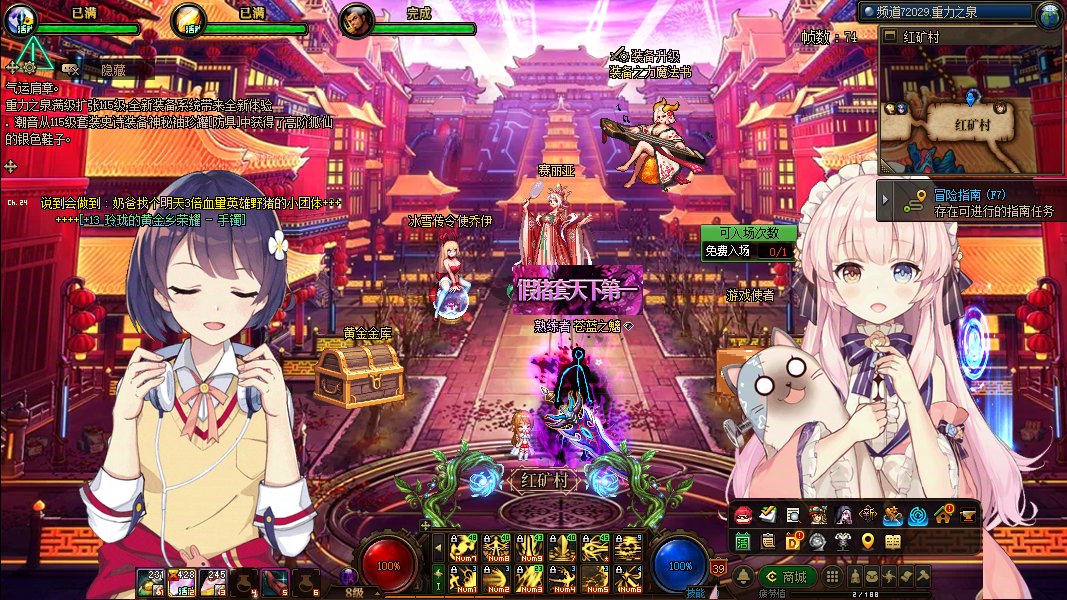Click the bell notification icon
This screenshot has height=600, width=1067.
click(743, 577)
